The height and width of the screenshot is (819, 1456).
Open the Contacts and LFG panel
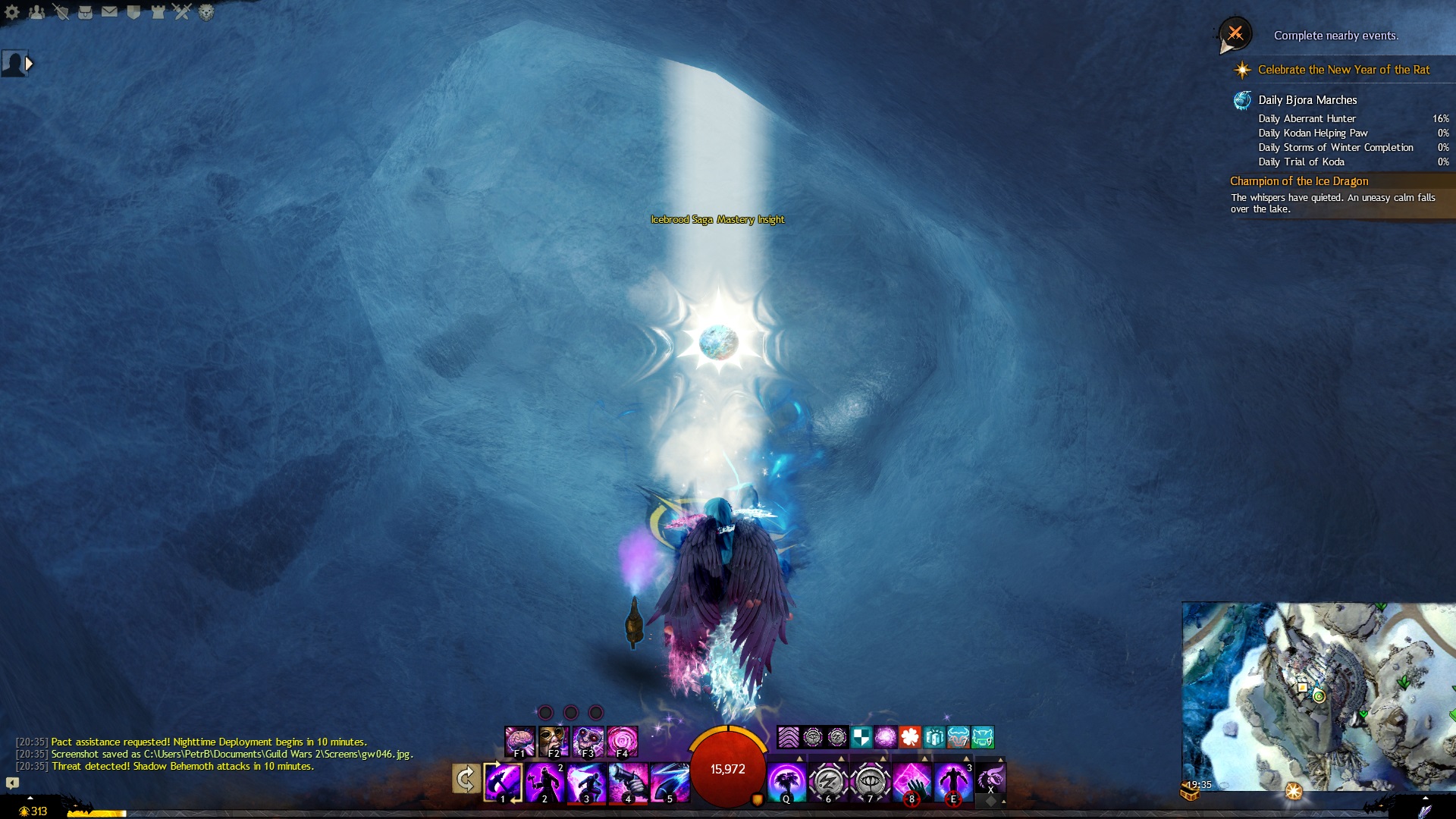pos(36,12)
